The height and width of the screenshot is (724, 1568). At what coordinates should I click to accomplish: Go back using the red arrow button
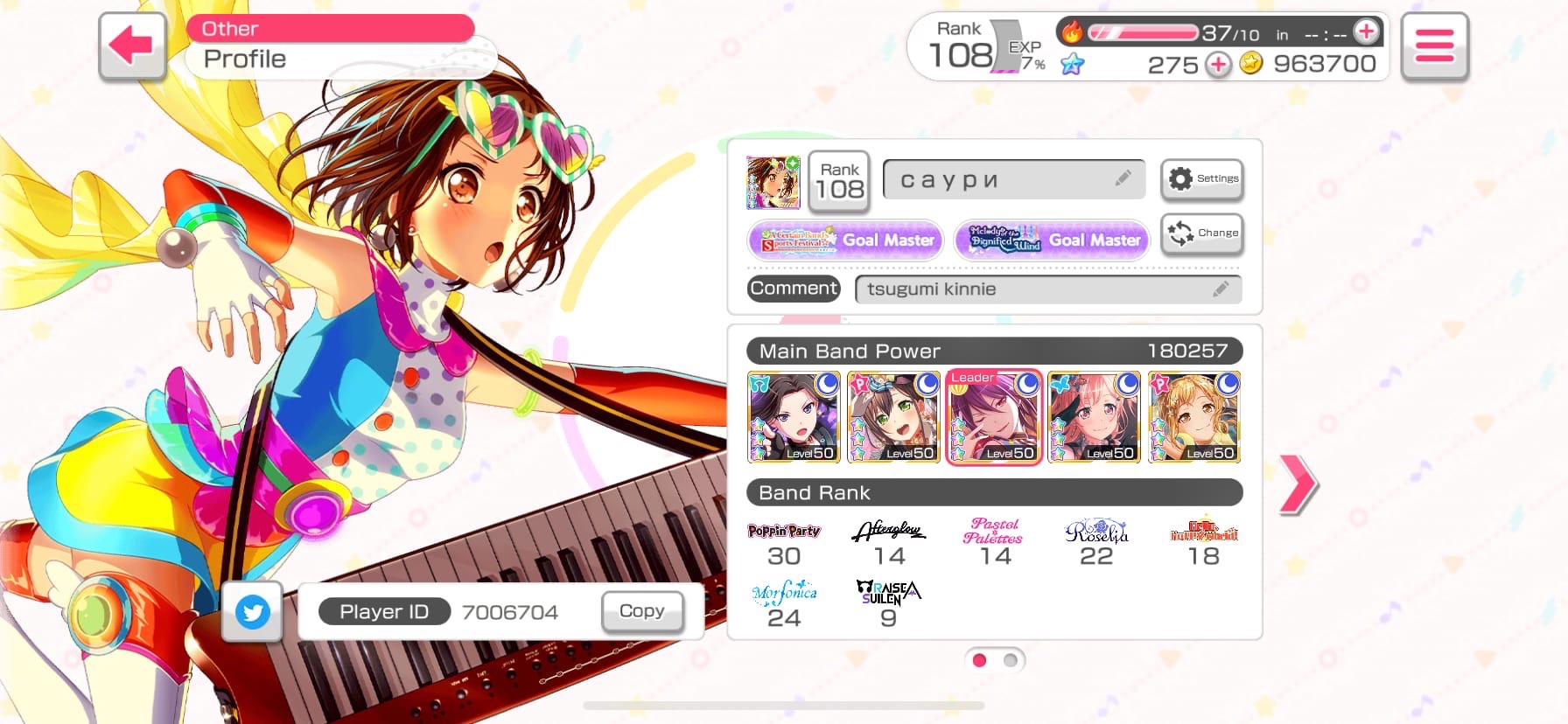(x=132, y=45)
